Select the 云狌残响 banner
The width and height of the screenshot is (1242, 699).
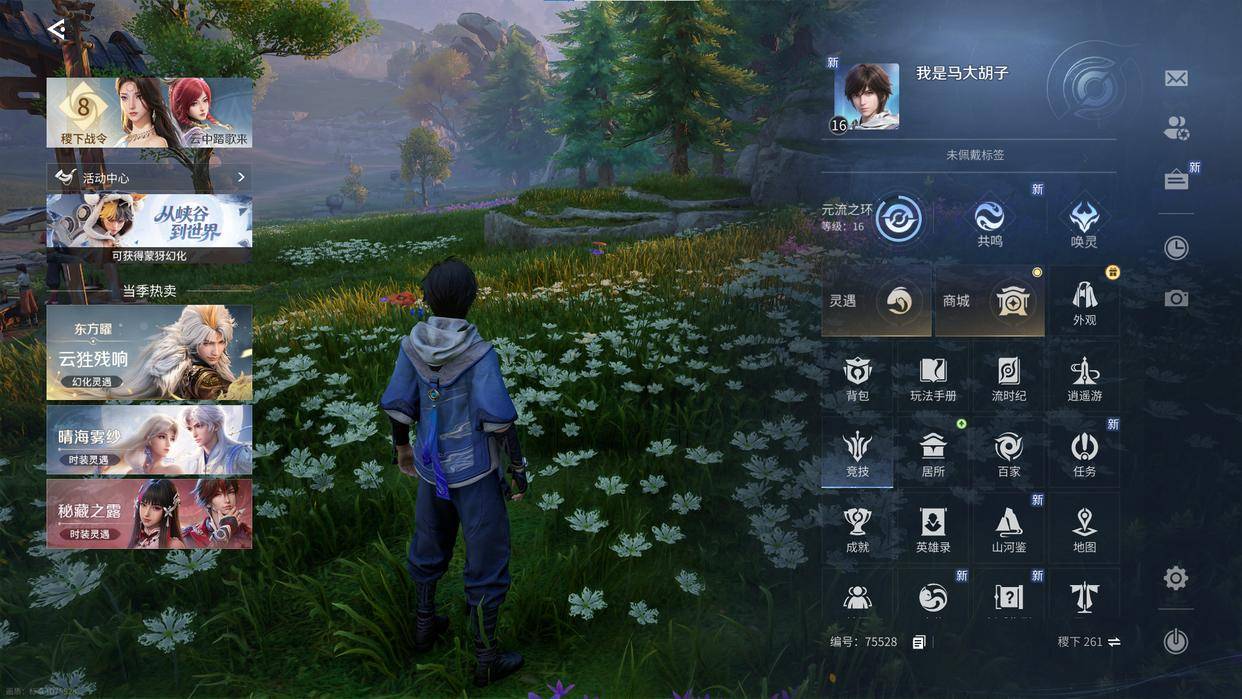(x=149, y=352)
